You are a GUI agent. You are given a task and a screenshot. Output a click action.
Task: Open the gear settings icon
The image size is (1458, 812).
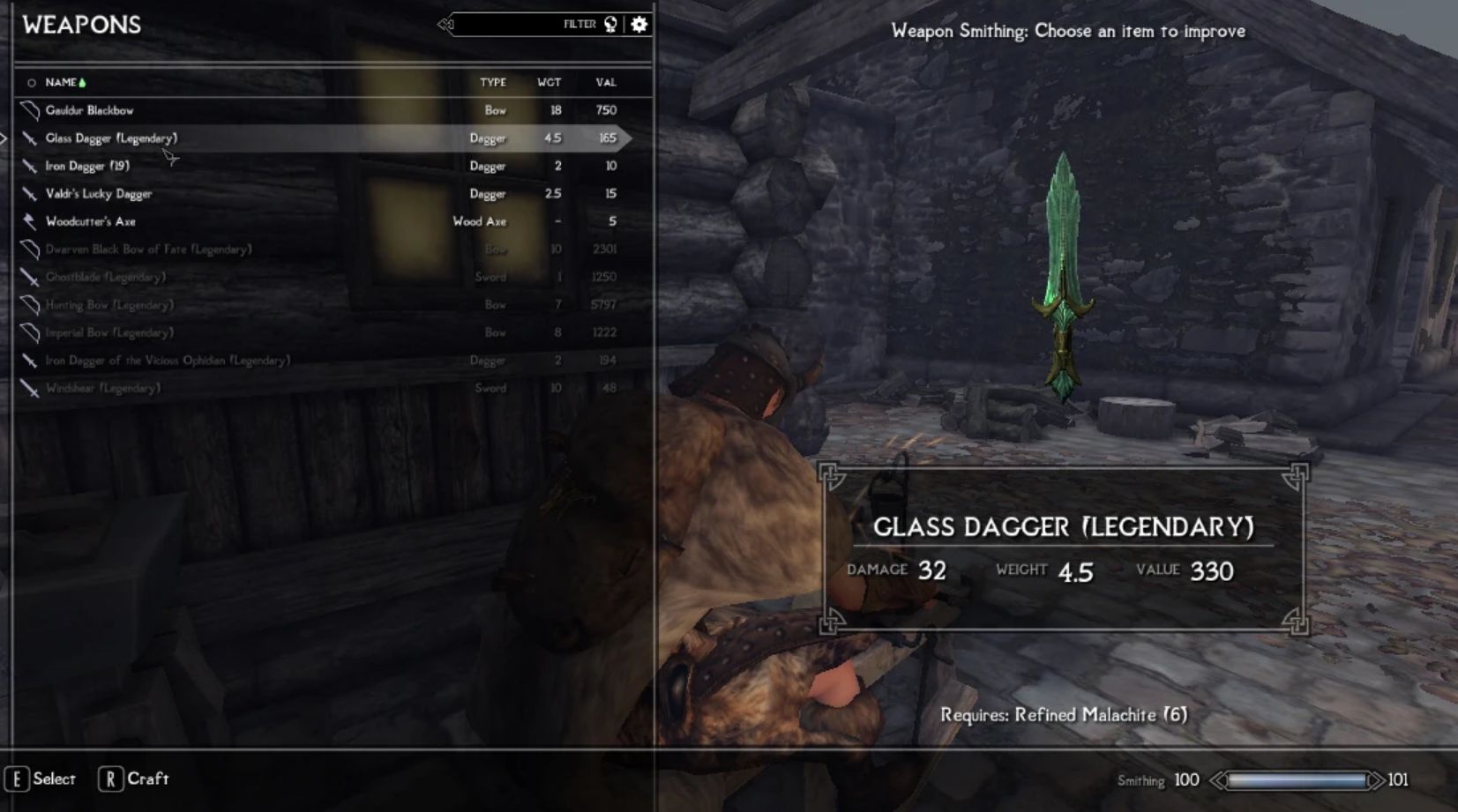click(x=639, y=25)
